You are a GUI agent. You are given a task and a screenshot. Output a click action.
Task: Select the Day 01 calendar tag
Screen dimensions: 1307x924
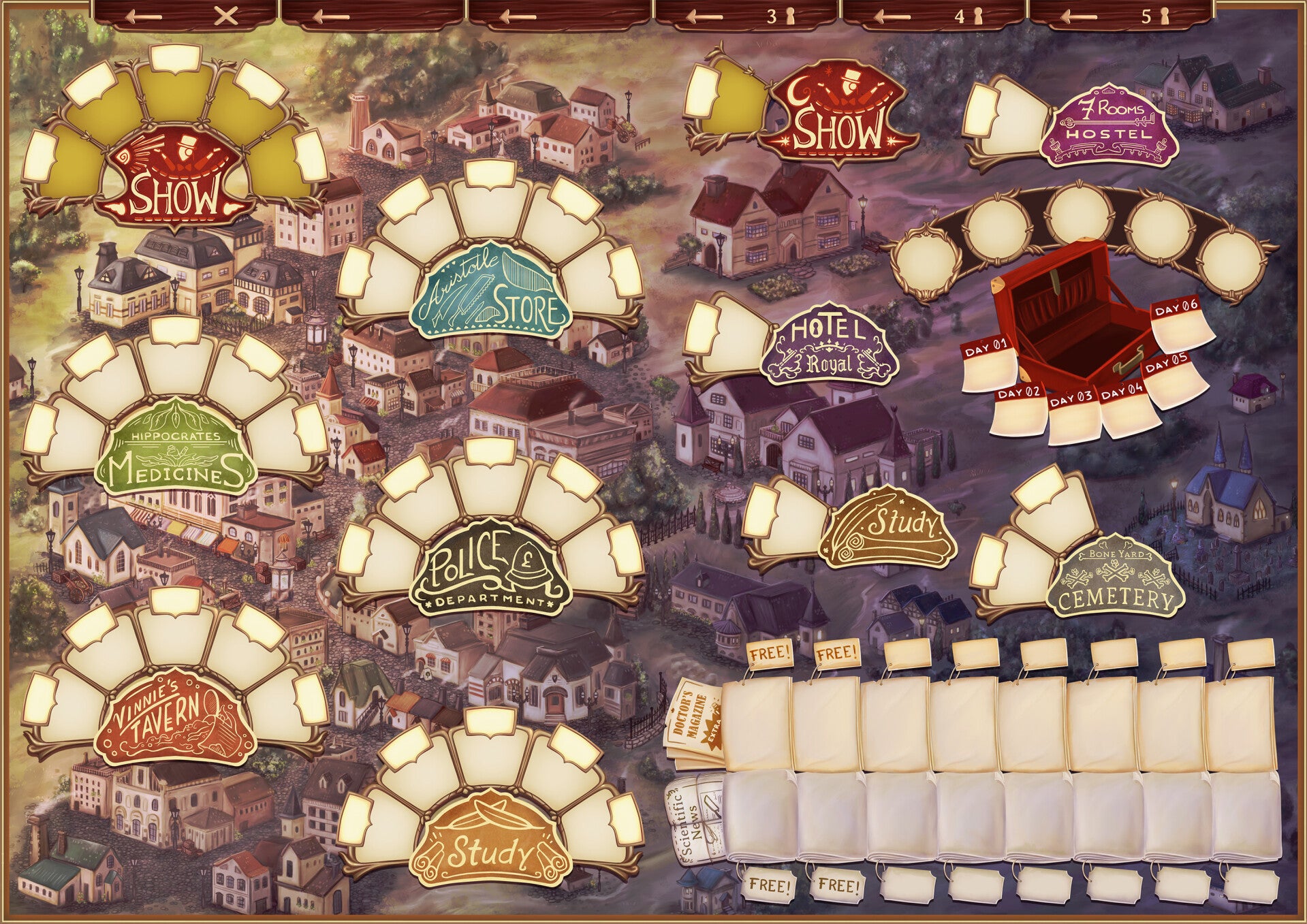coord(988,365)
